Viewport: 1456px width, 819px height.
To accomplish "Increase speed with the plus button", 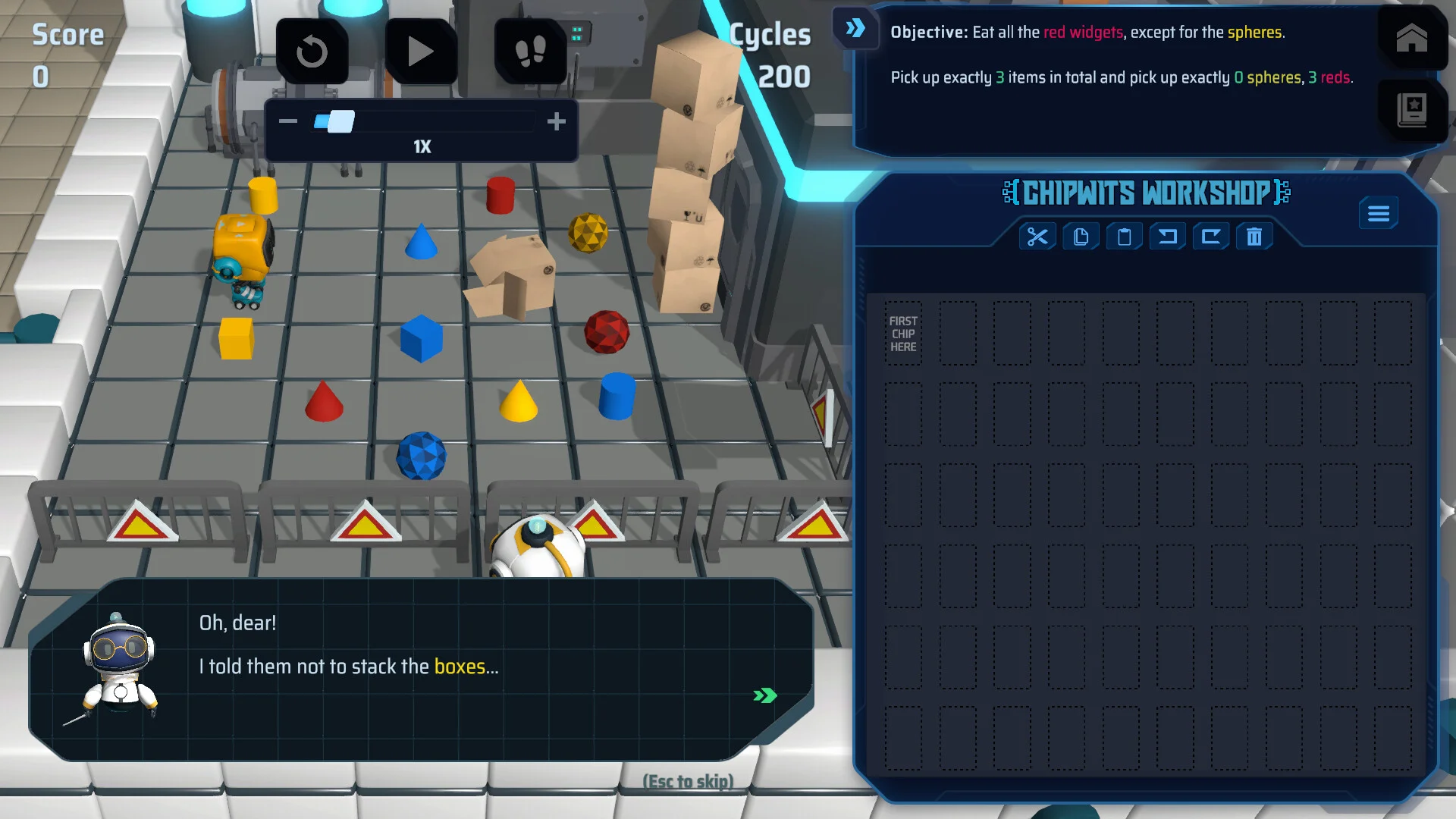I will [x=556, y=121].
